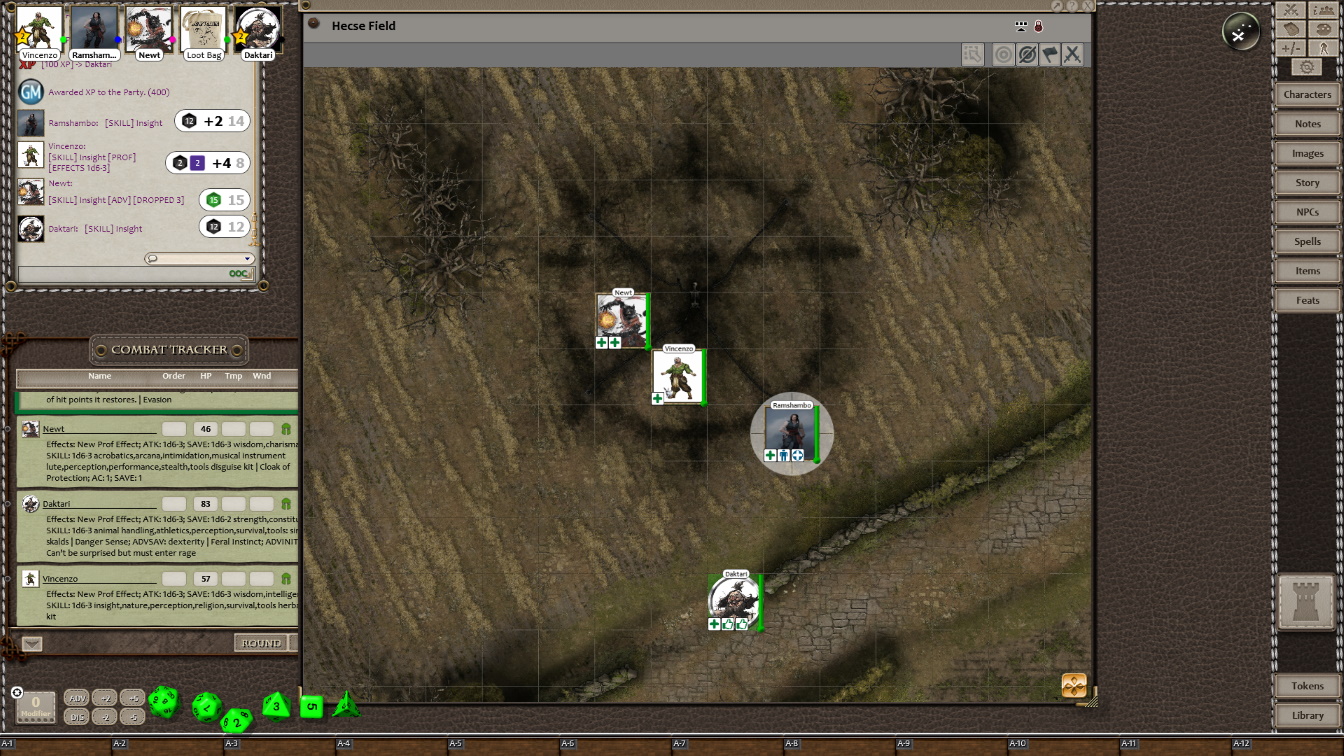Select Vincenzo's character portrait

(40, 29)
